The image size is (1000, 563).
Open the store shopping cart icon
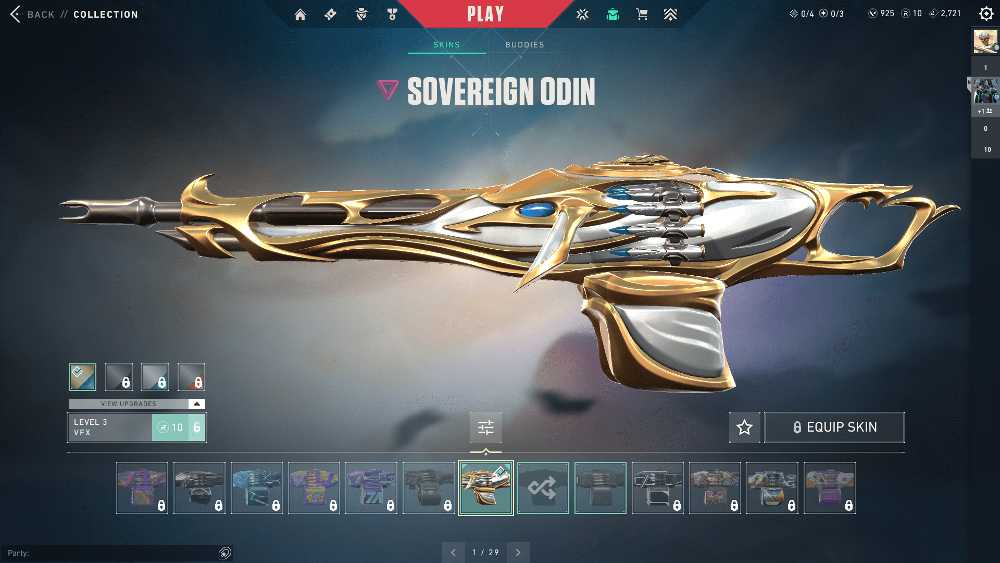coord(643,15)
